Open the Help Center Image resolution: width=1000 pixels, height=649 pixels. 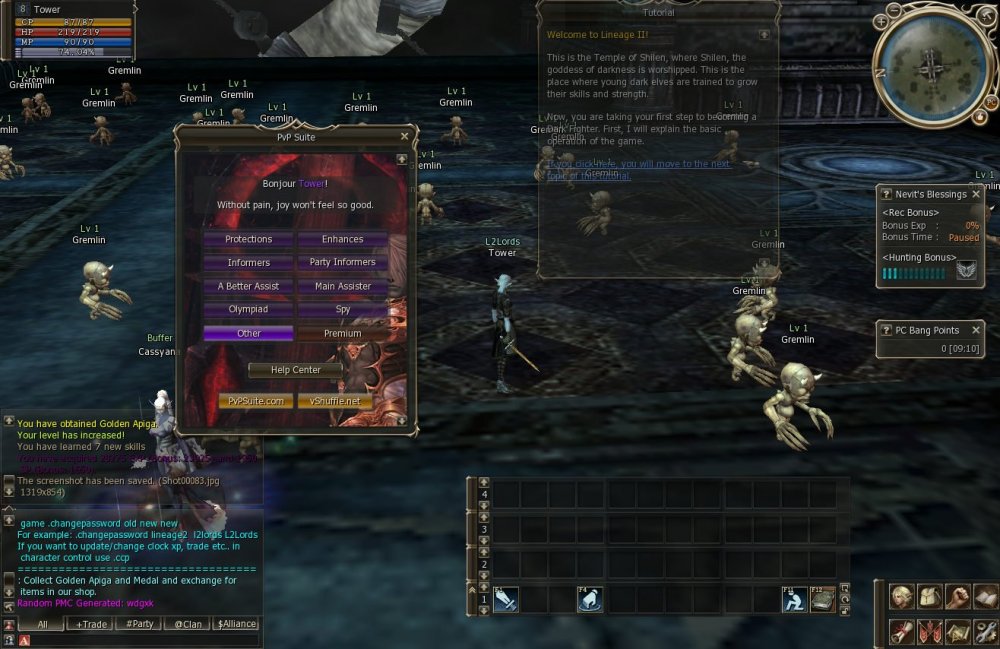coord(295,370)
